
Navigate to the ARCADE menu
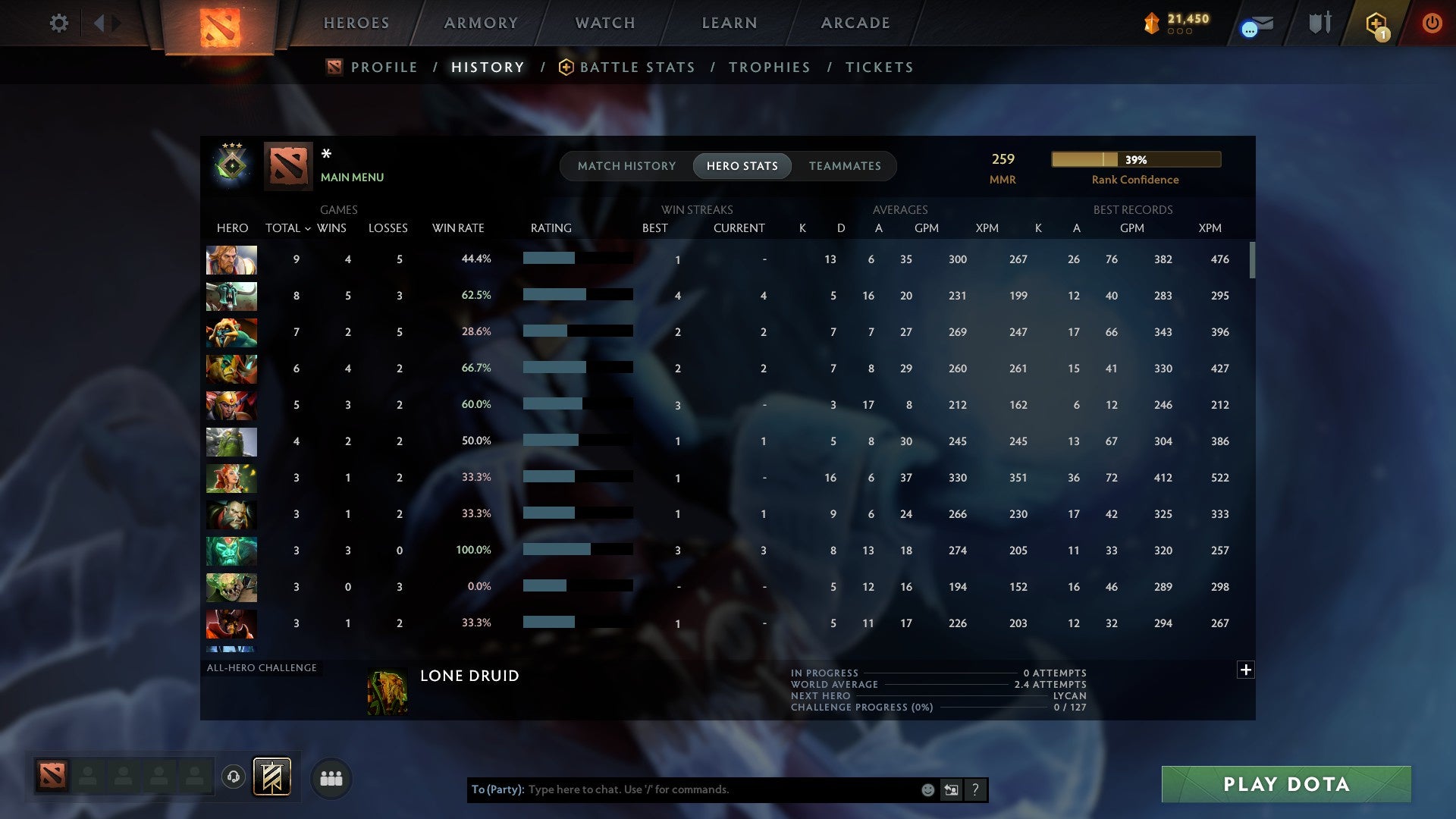tap(855, 23)
